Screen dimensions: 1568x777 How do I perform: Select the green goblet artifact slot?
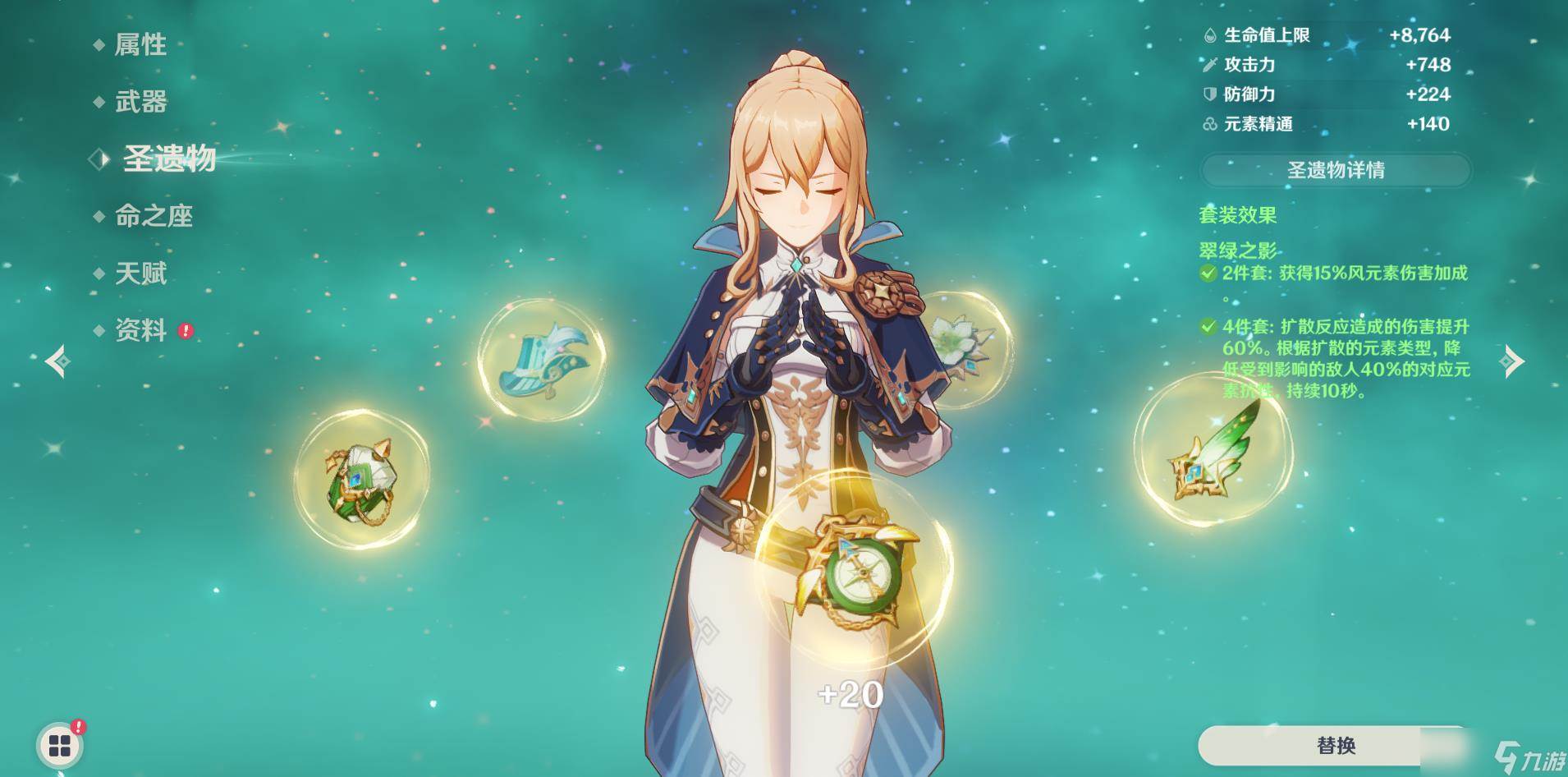pos(361,479)
